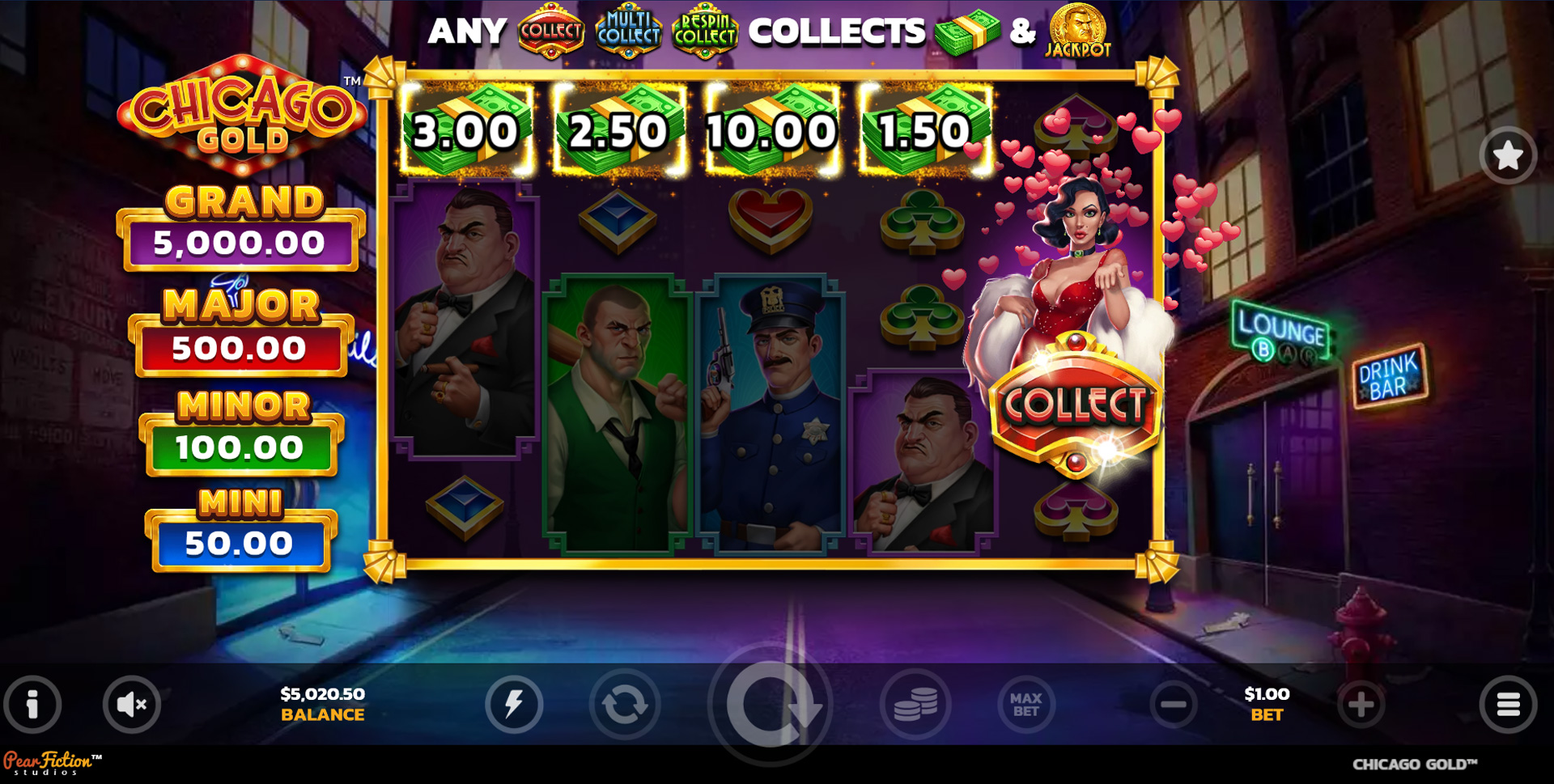Open the hamburger game menu
Screen dimensions: 1554x784
[1507, 704]
